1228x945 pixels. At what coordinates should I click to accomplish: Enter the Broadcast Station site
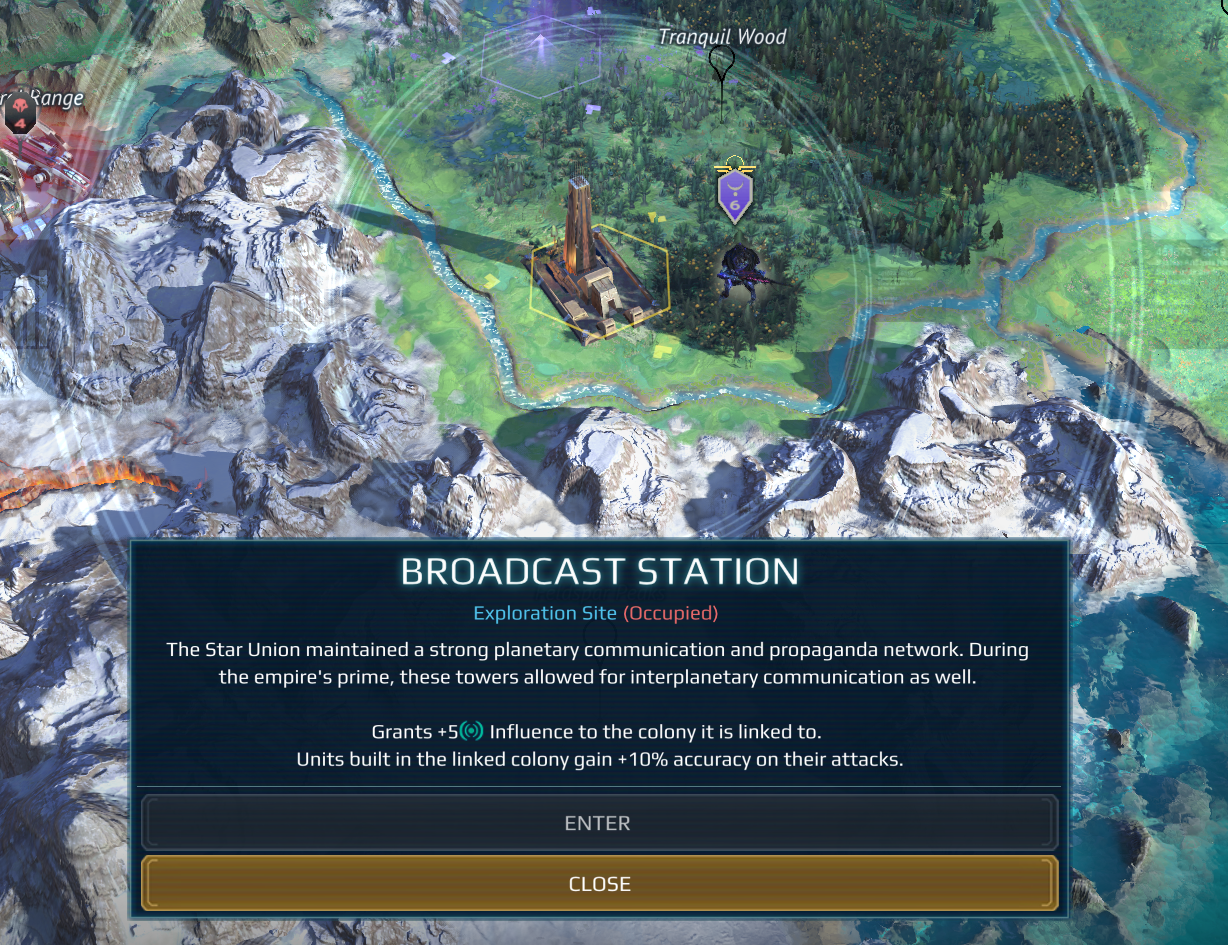pyautogui.click(x=598, y=823)
